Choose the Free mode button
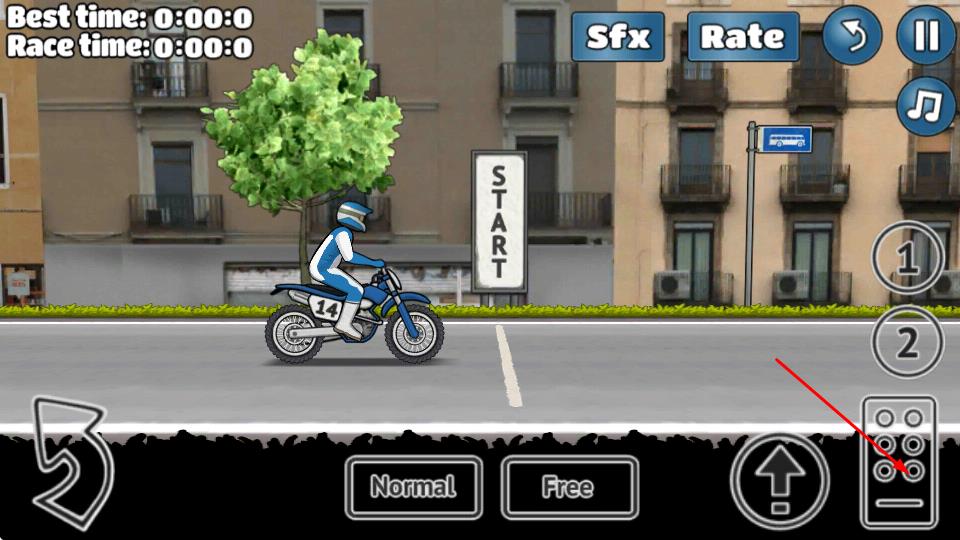Screen dimensions: 960x540 (x=568, y=488)
